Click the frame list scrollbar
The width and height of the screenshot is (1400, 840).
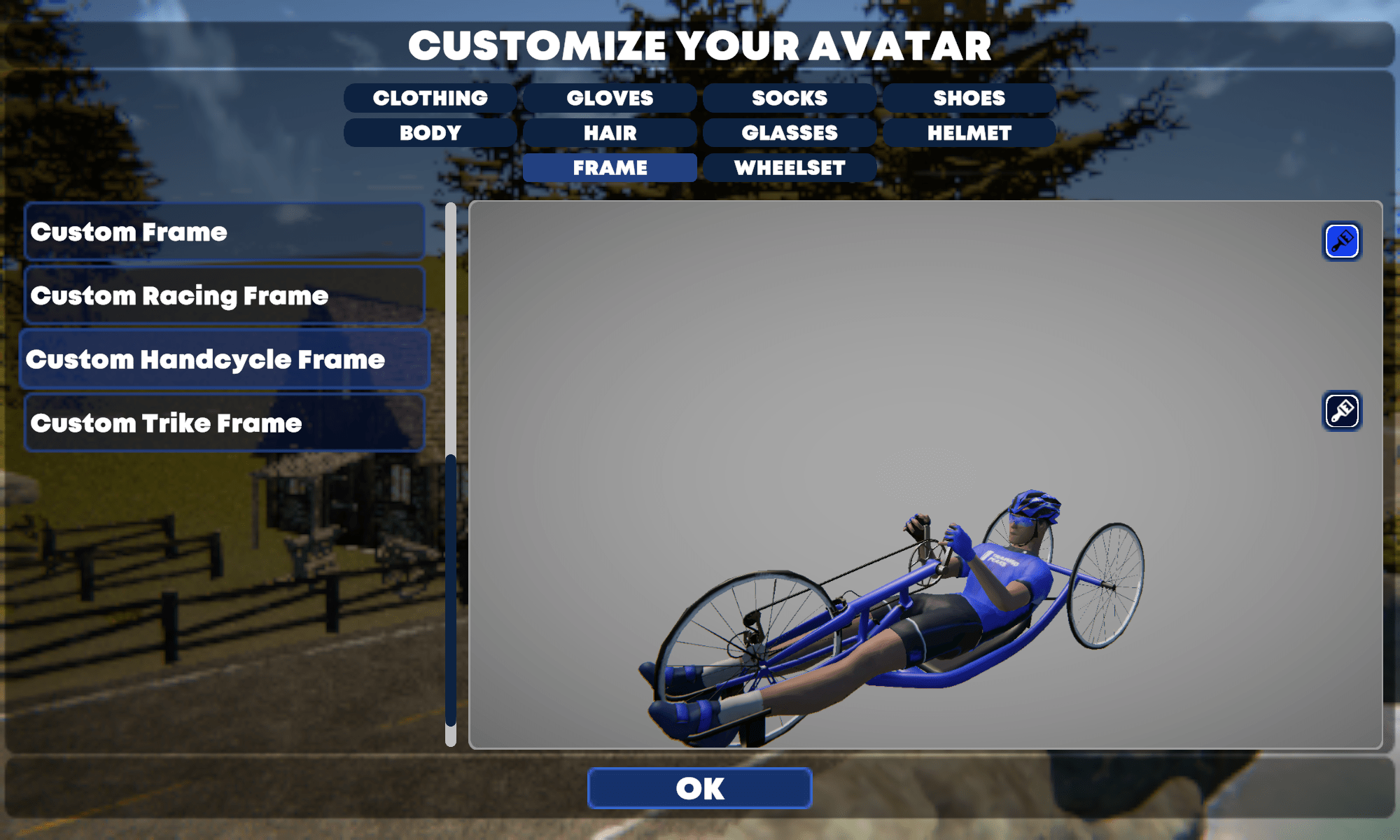pyautogui.click(x=451, y=589)
